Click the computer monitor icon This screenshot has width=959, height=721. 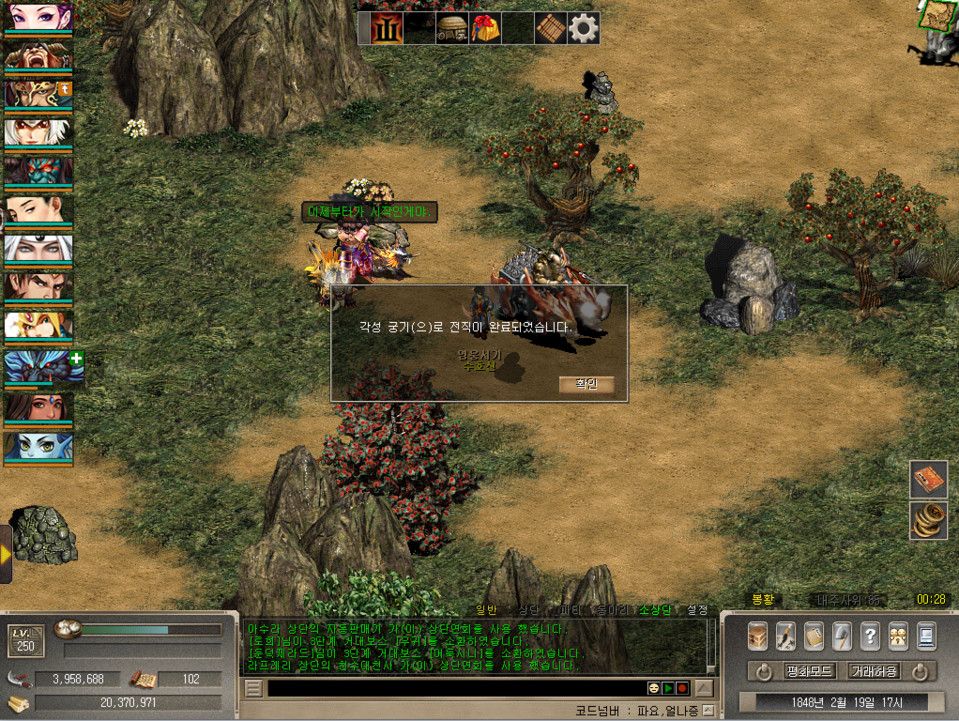pyautogui.click(x=926, y=636)
